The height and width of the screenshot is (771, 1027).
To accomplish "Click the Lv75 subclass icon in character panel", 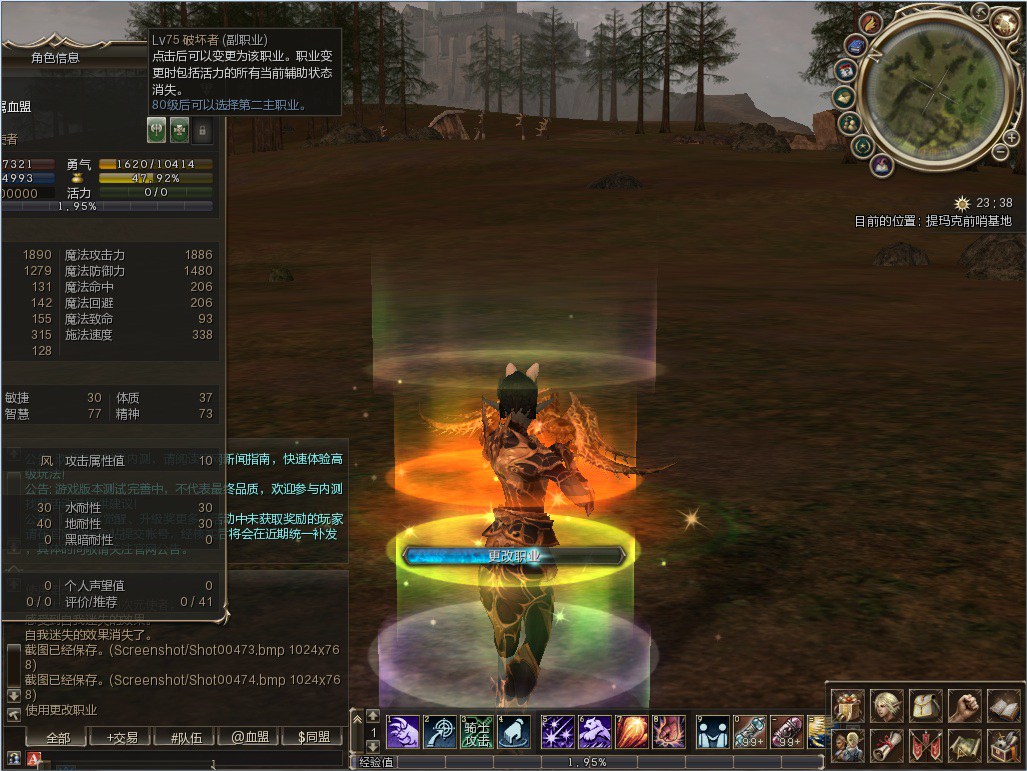I will click(157, 130).
